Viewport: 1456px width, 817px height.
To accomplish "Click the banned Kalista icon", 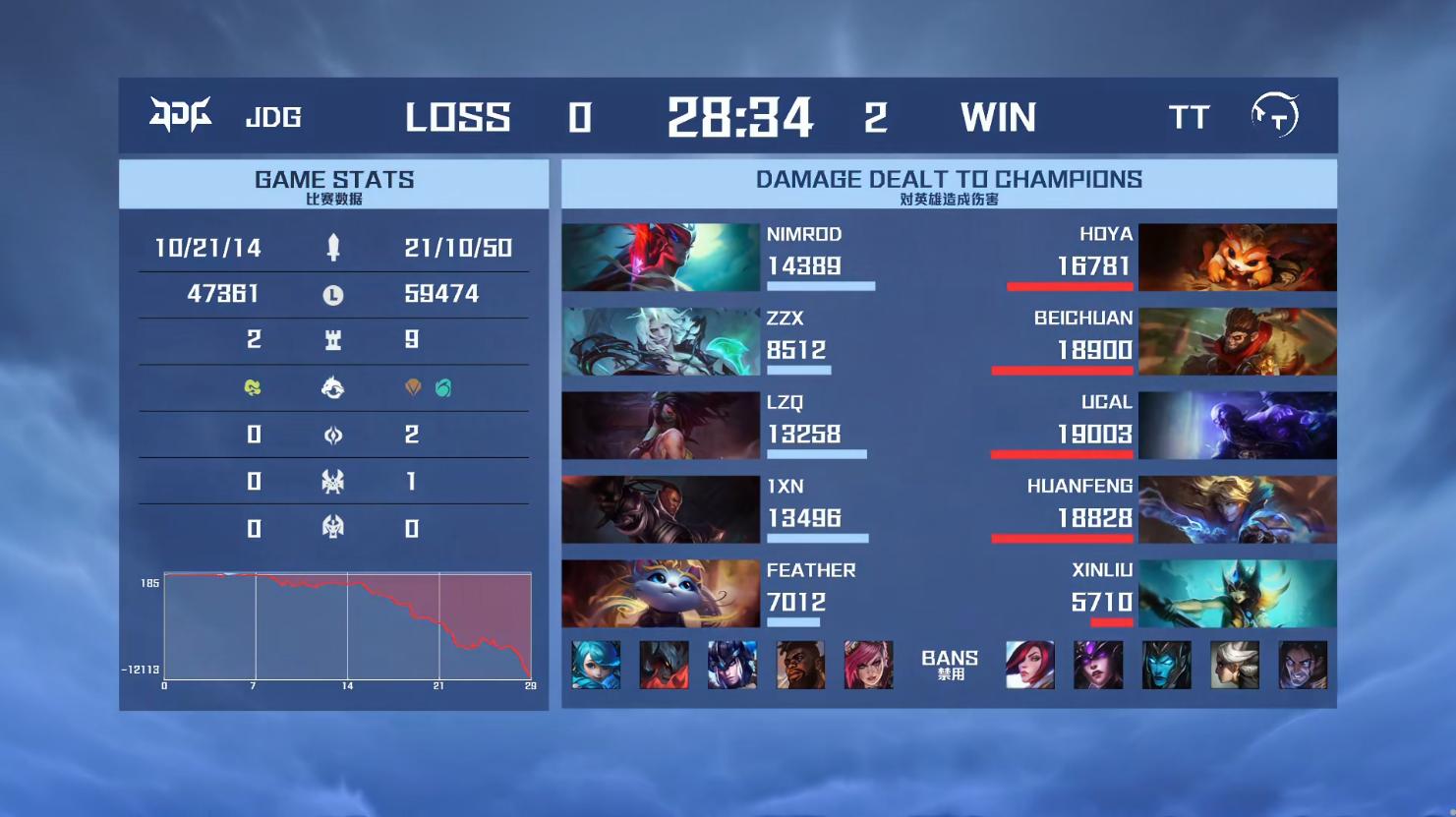I will [1166, 665].
